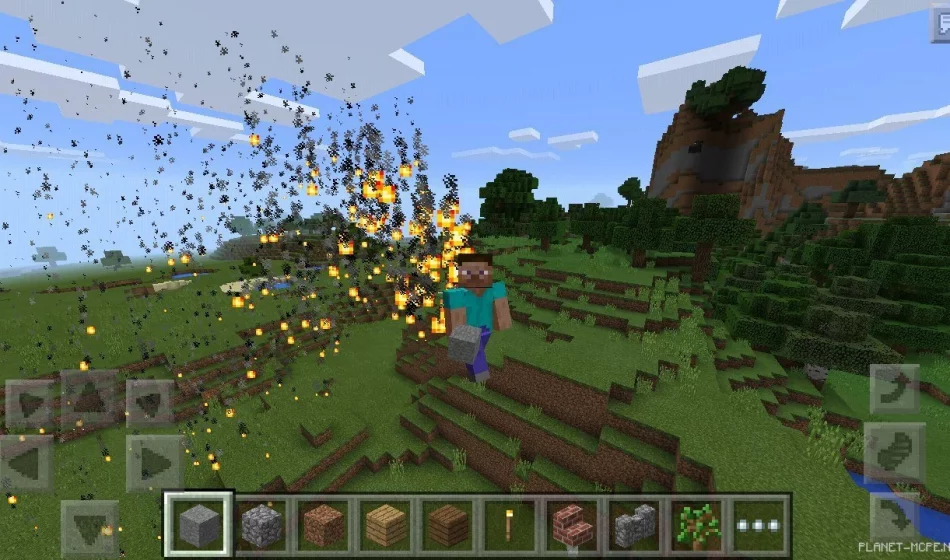The width and height of the screenshot is (950, 560).
Task: Tap the forward-right diagonal D-pad arrow
Action: 150,403
